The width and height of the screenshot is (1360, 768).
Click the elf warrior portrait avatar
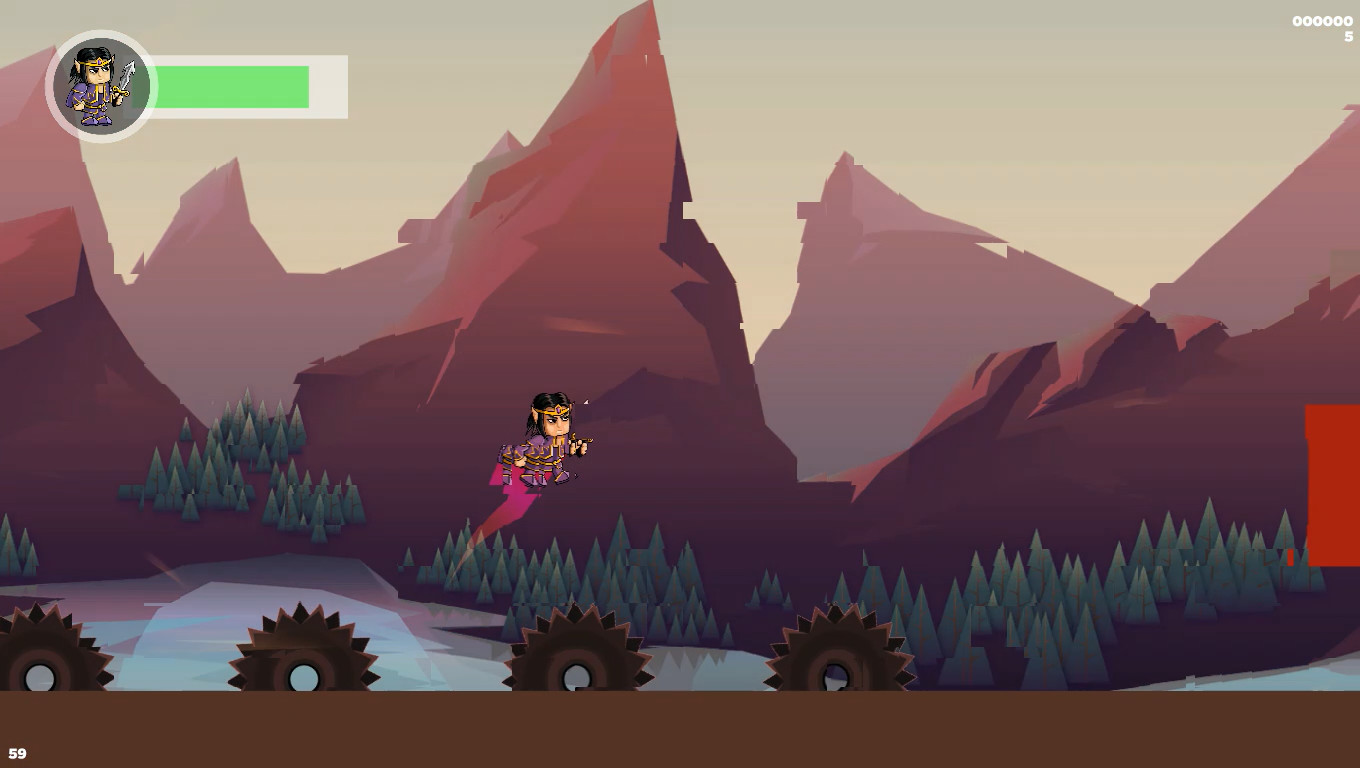click(x=99, y=85)
